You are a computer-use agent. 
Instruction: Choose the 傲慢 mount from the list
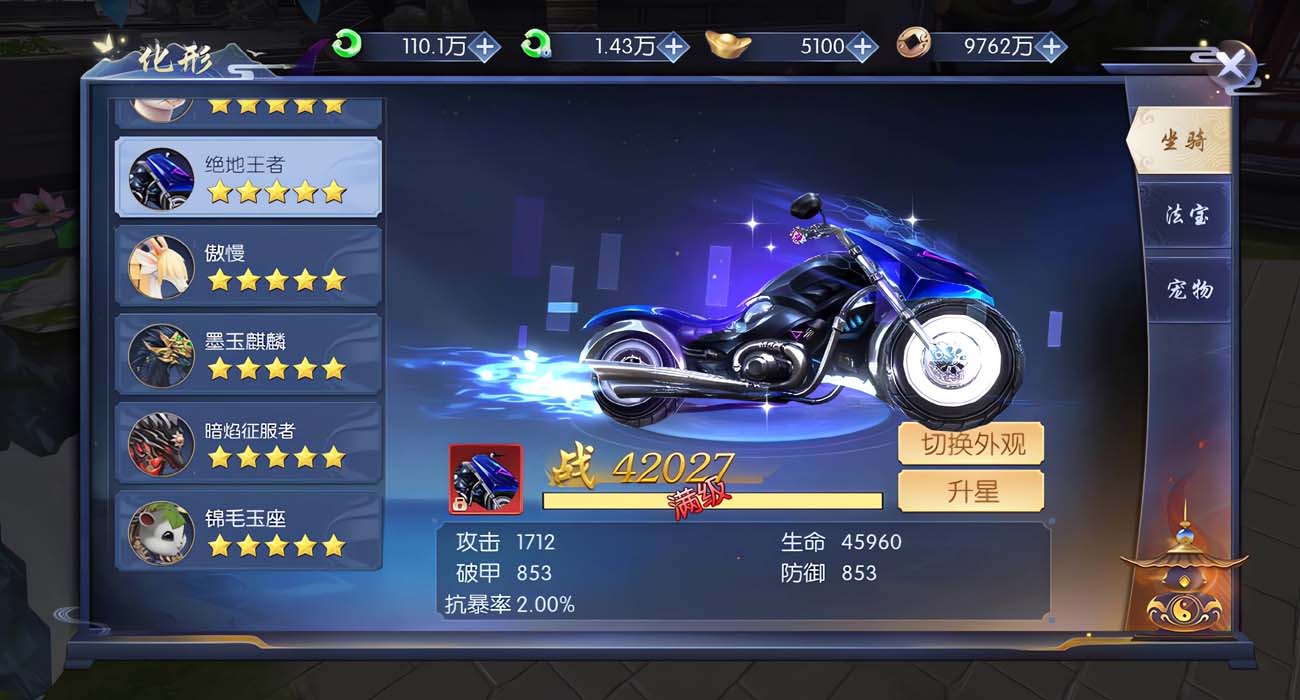pyautogui.click(x=248, y=265)
